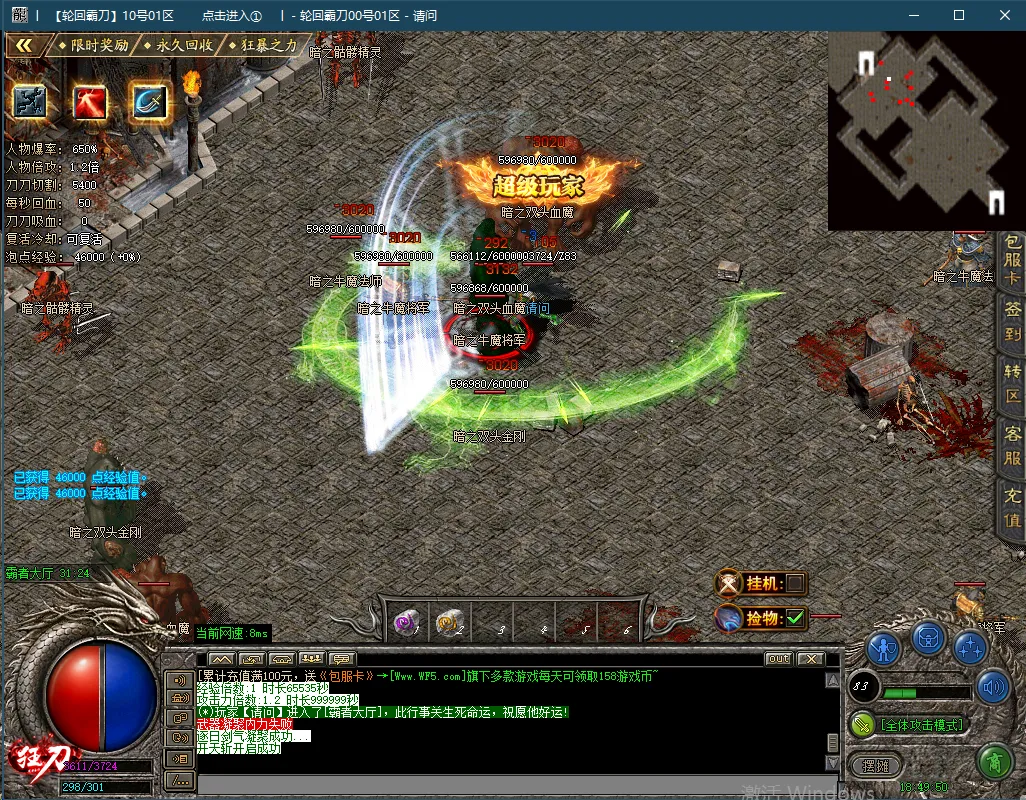Open the 转区 server transfer button
Viewport: 1026px width, 800px height.
1012,384
